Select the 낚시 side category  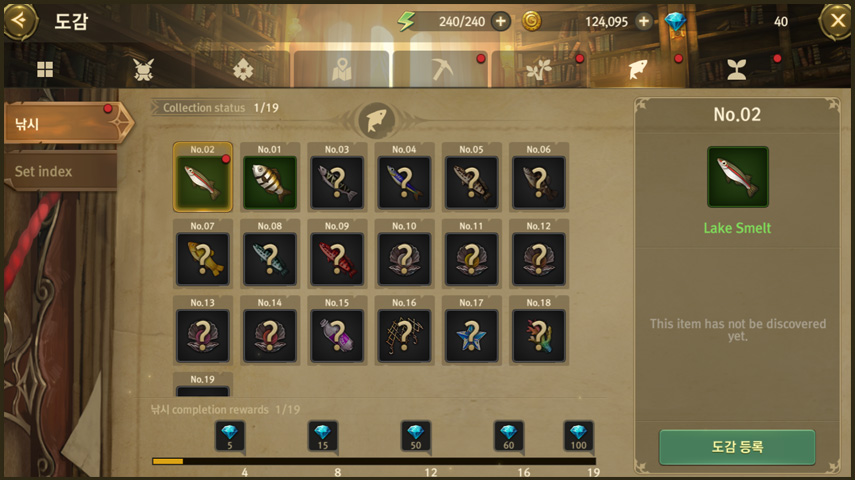[60, 125]
